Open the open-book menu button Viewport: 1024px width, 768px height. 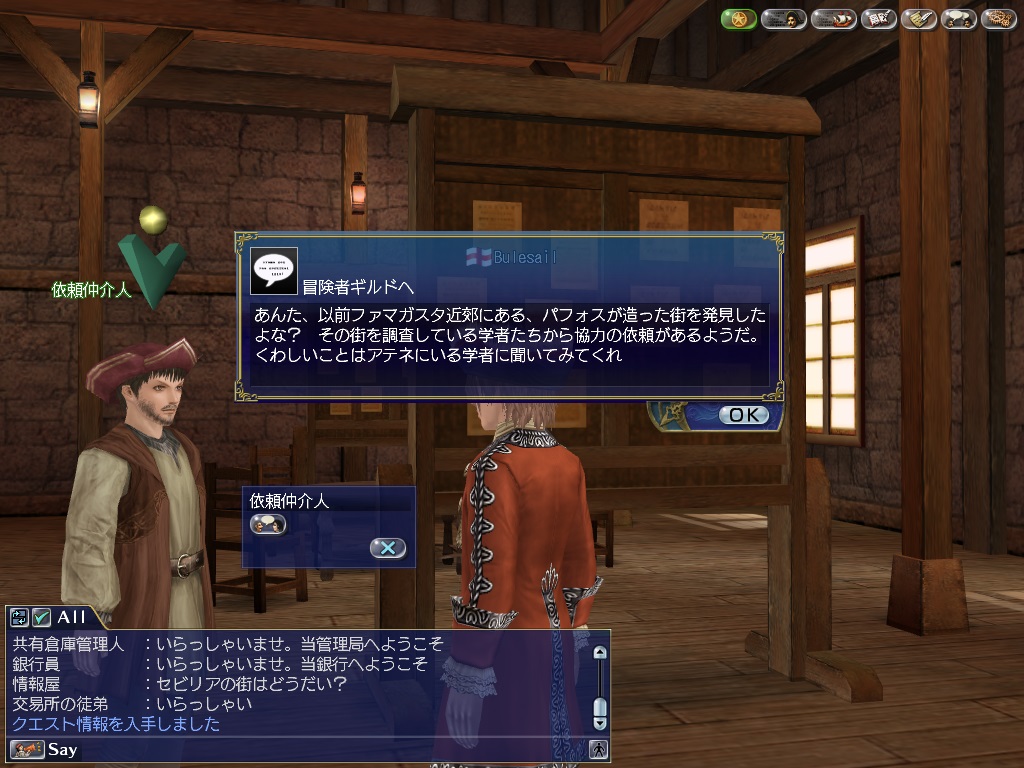click(x=878, y=19)
